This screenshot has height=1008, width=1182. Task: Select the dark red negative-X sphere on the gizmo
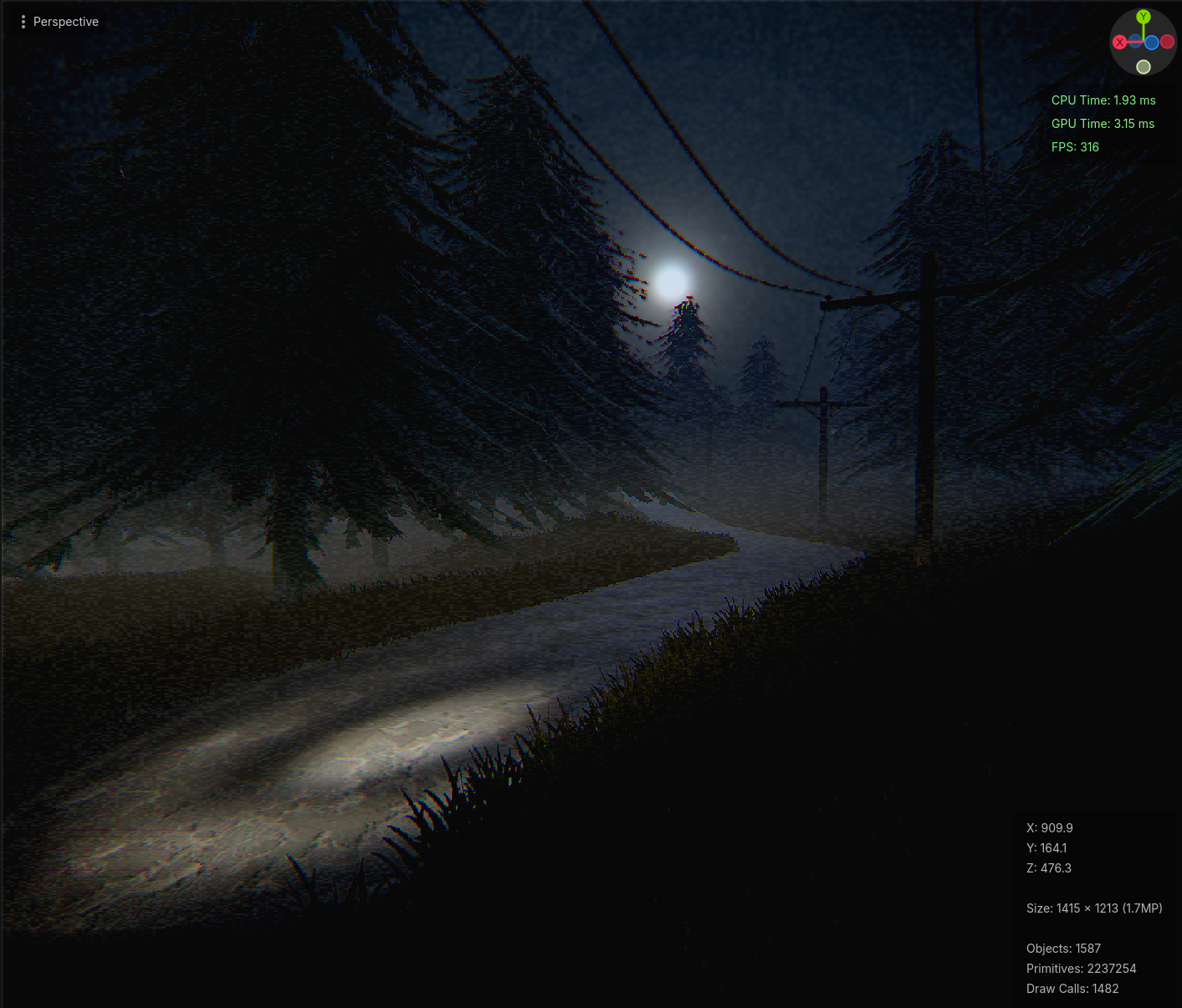point(1166,42)
